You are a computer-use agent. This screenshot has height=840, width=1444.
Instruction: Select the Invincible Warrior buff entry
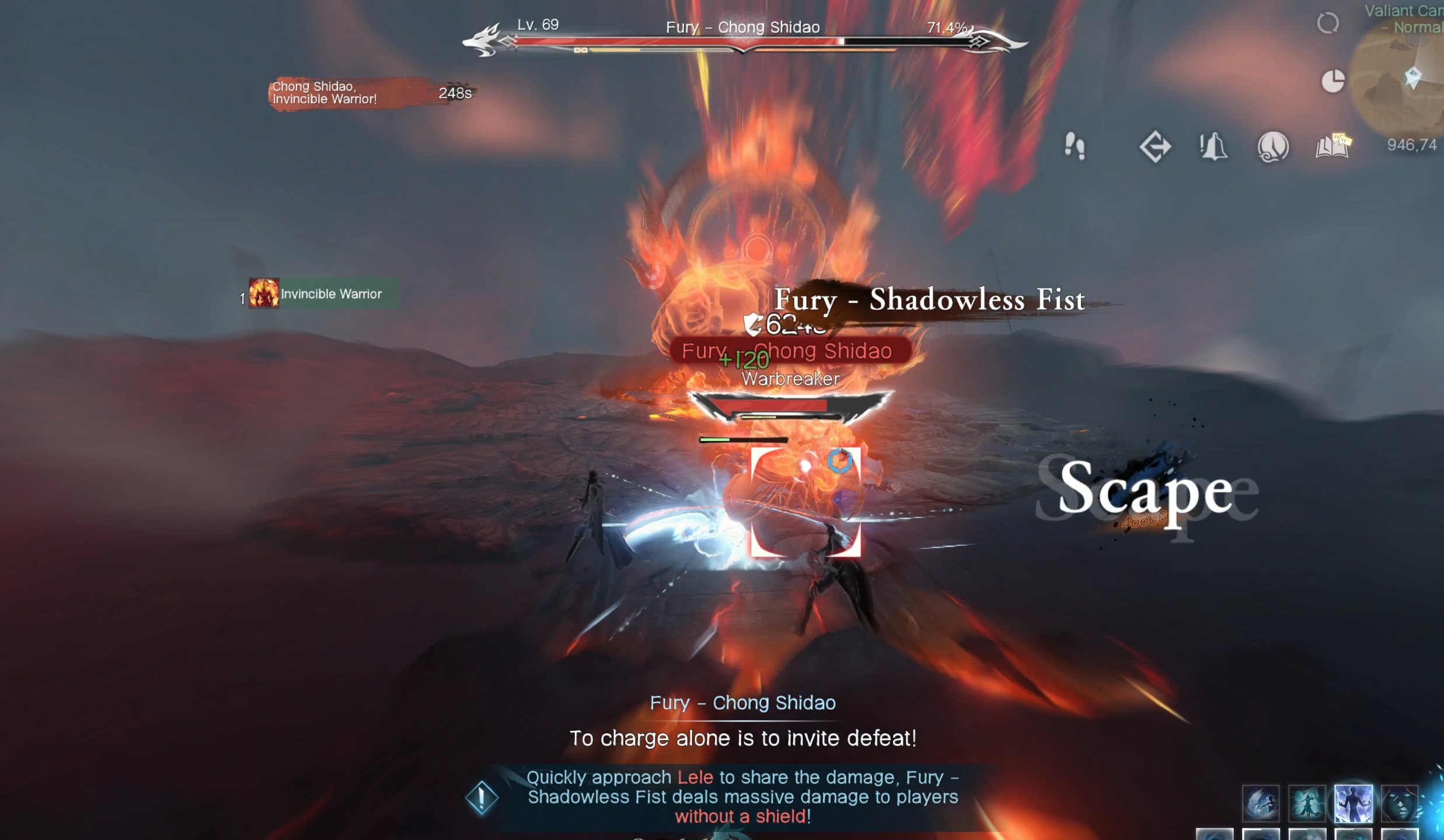(324, 293)
